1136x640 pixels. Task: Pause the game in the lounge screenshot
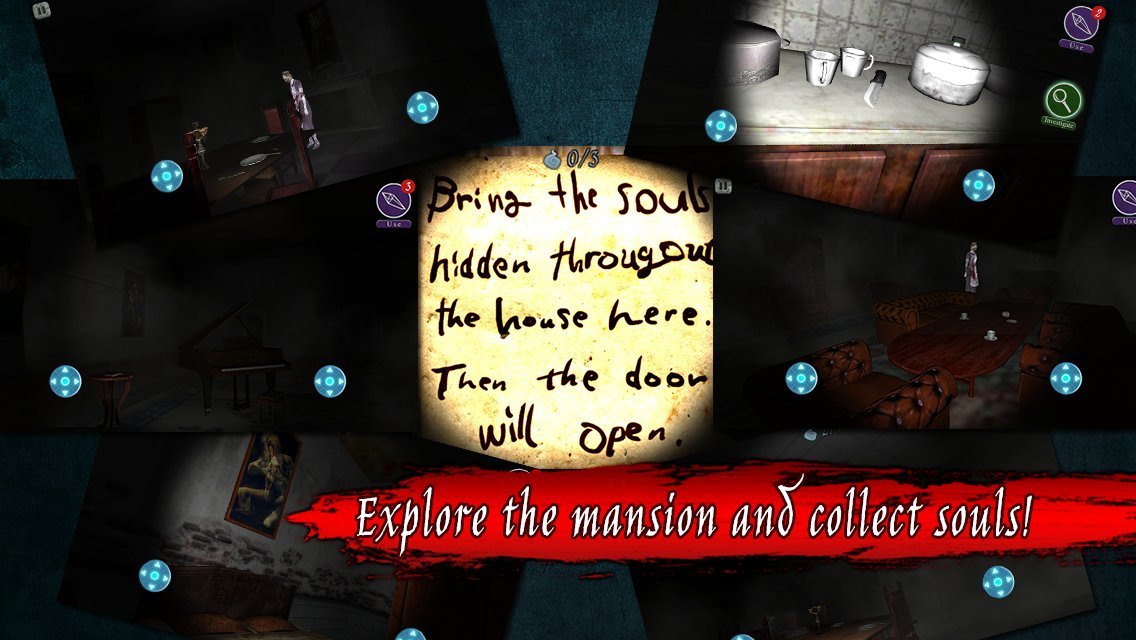721,187
